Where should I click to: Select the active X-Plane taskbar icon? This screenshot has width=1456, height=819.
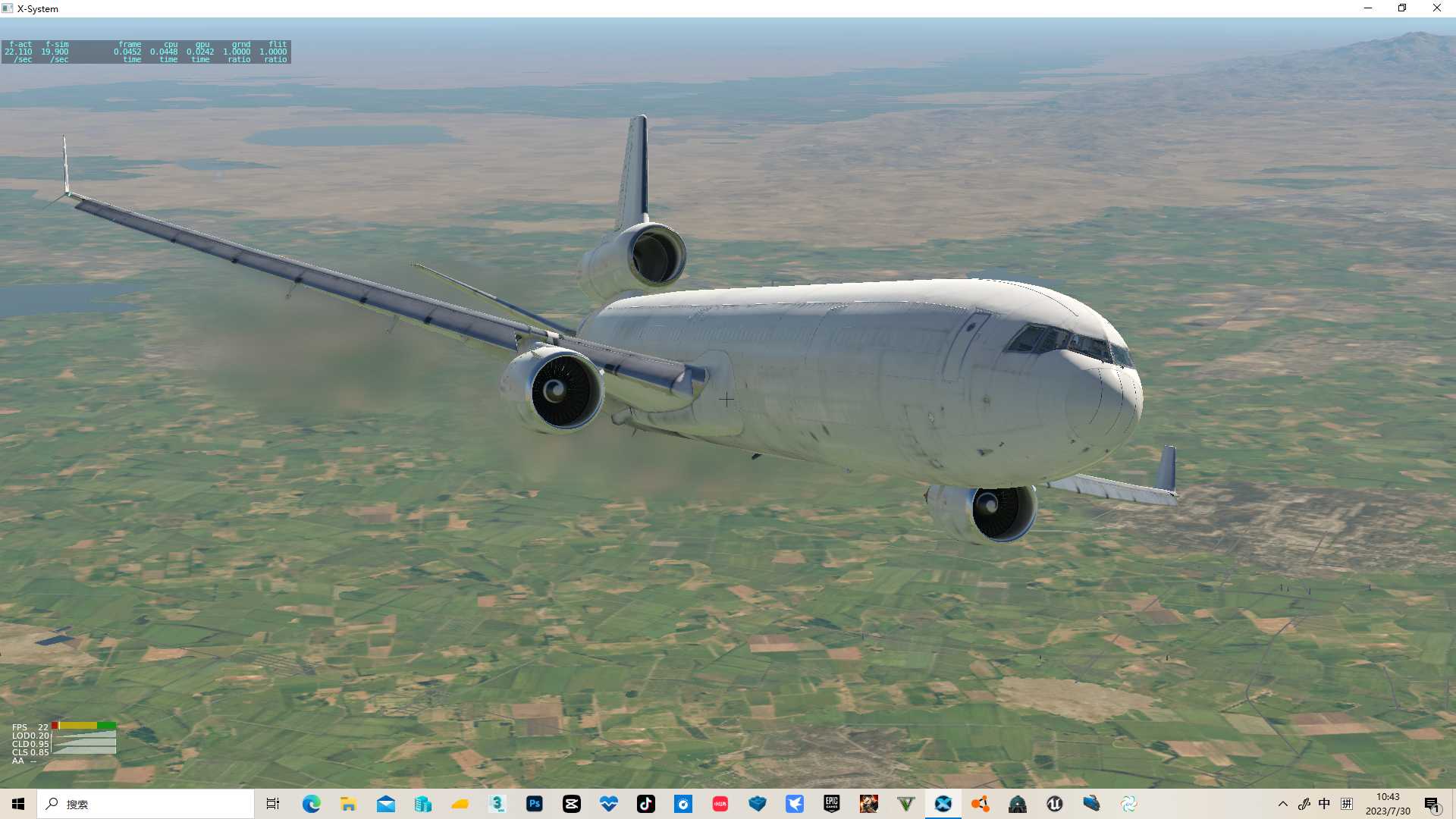[943, 804]
